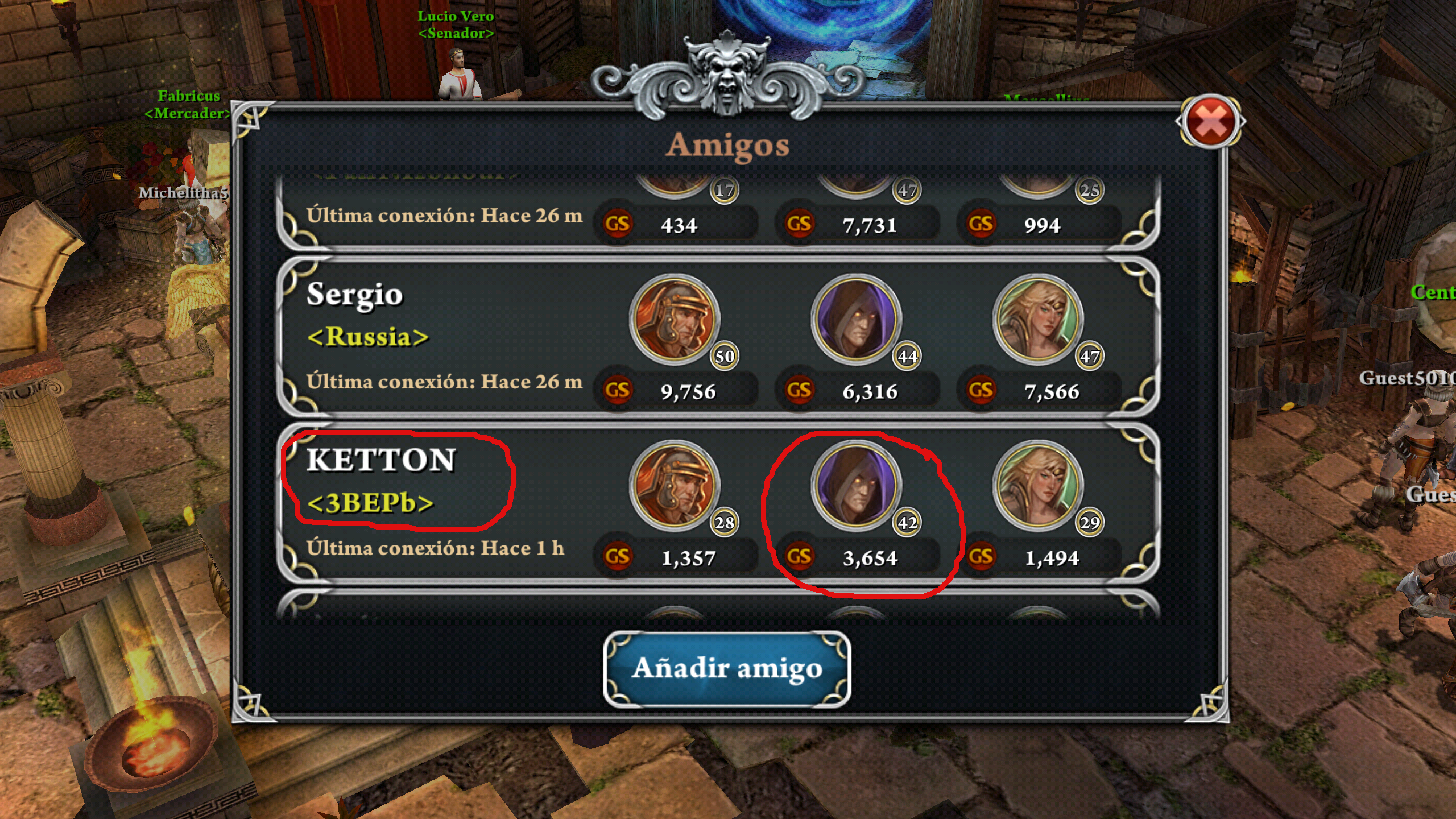Pick KETTON's level 42 hooded mage portrait
The width and height of the screenshot is (1456, 819).
(856, 486)
